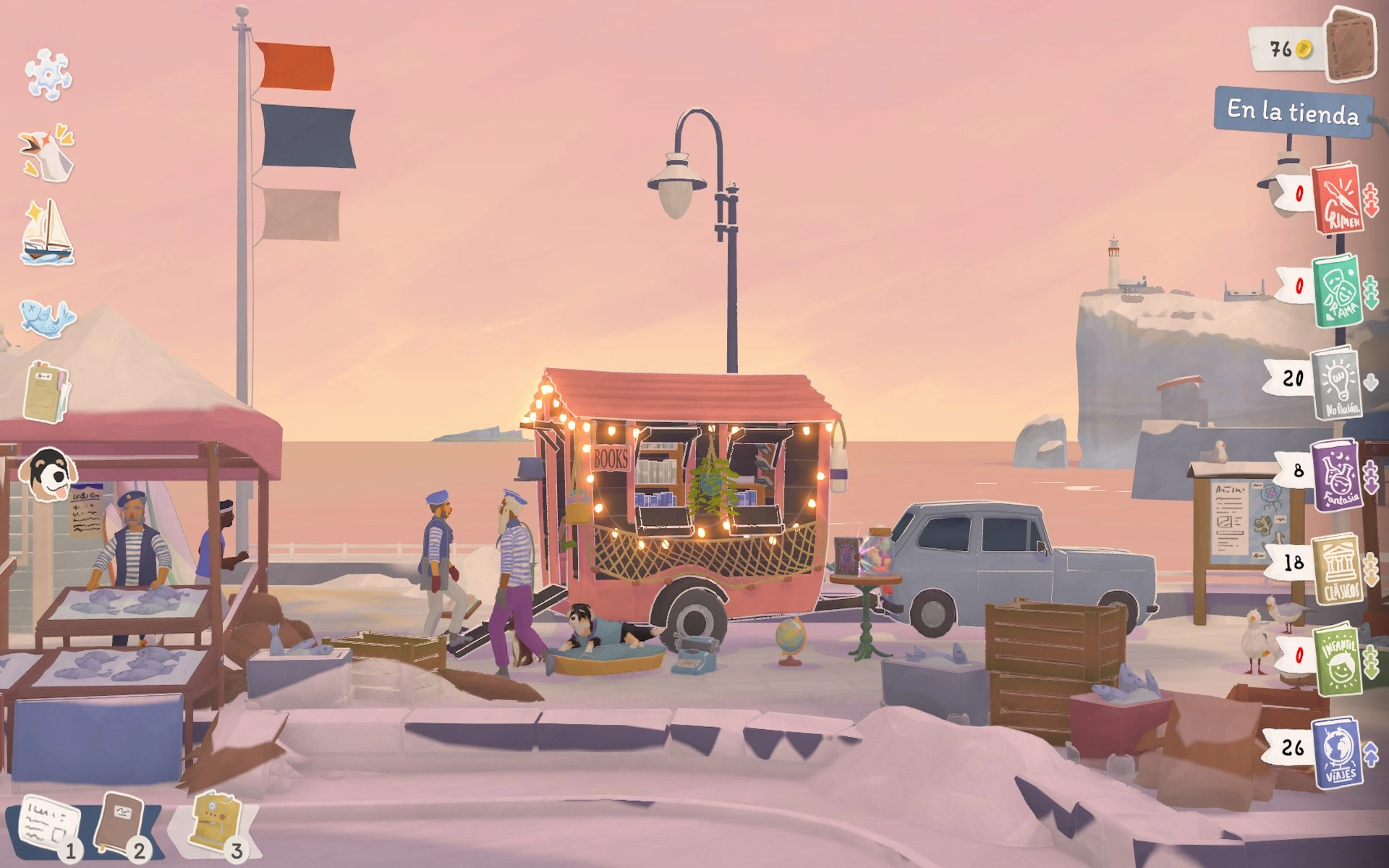This screenshot has width=1389, height=868.
Task: Open the newspaper item numbered 1
Action: pos(48,826)
